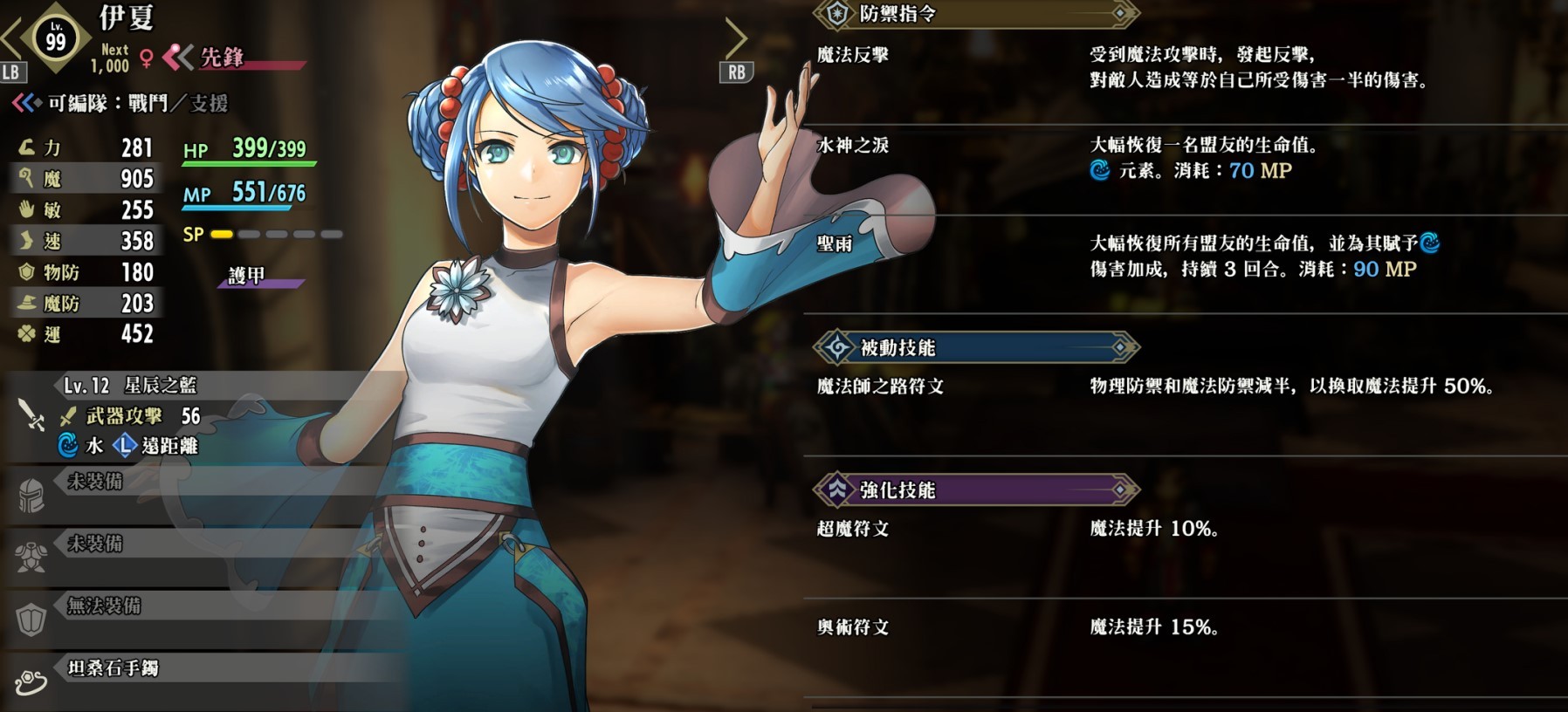Click the 強化技能 section header

976,490
